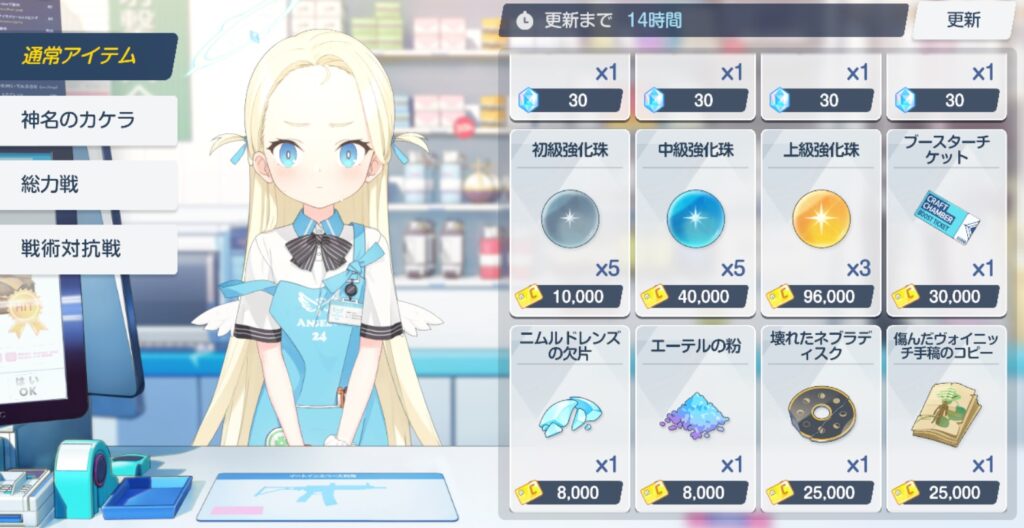The image size is (1024, 528).
Task: Select the 総力戦 shop tab
Action: pyautogui.click(x=87, y=184)
